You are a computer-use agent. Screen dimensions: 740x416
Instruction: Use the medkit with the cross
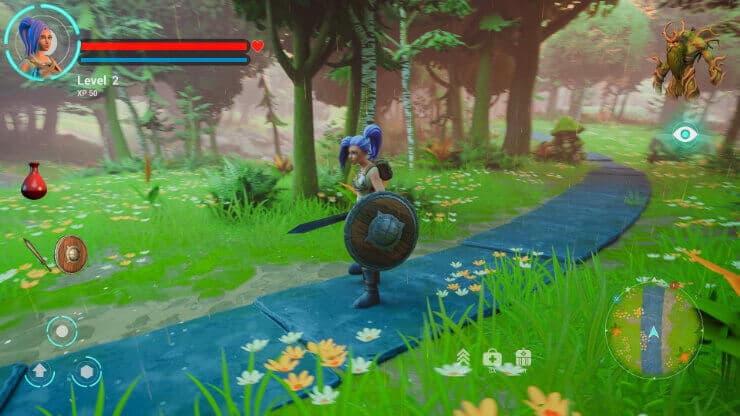point(492,358)
